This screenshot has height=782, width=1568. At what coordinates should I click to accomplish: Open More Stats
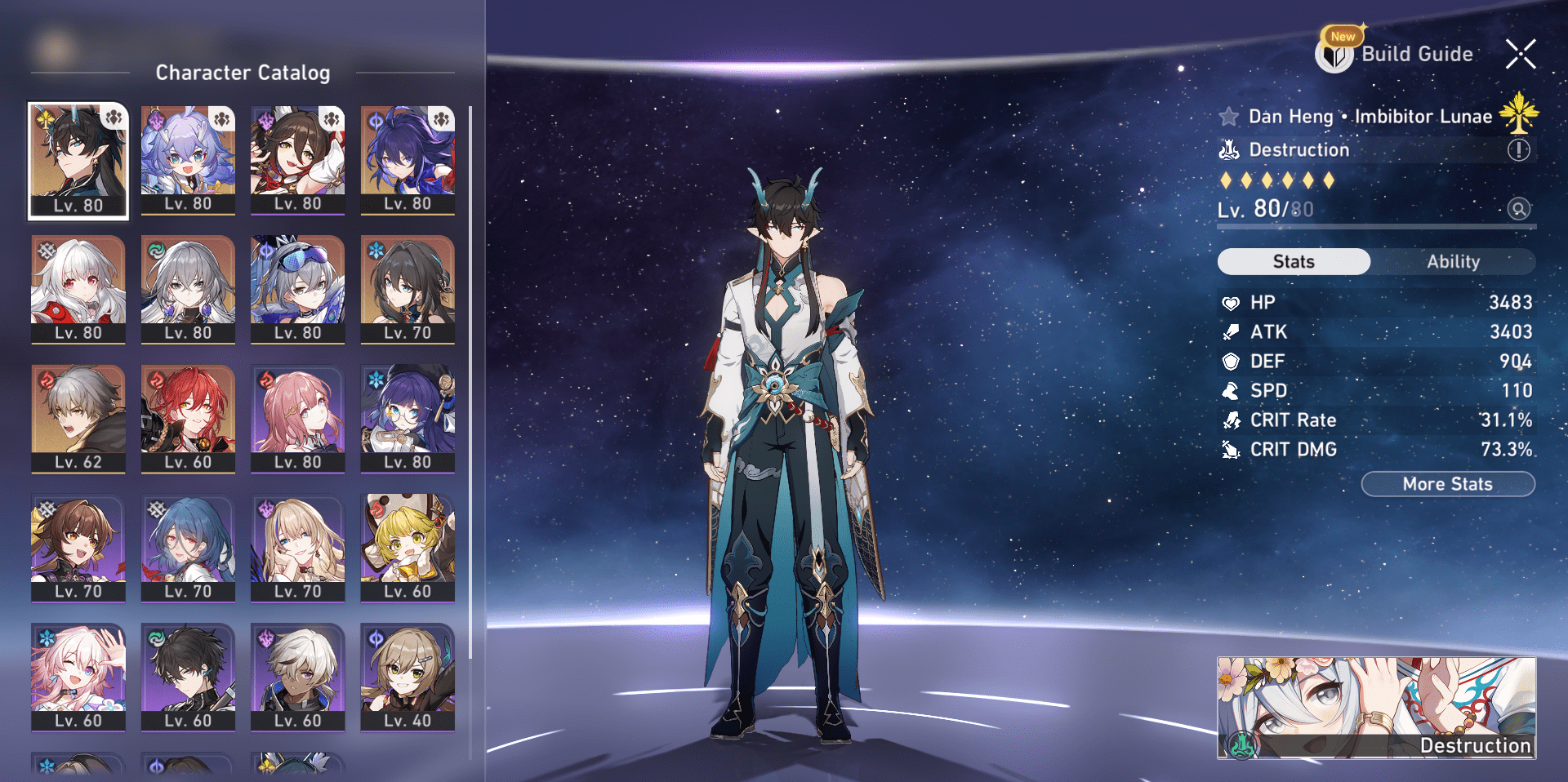(x=1448, y=483)
